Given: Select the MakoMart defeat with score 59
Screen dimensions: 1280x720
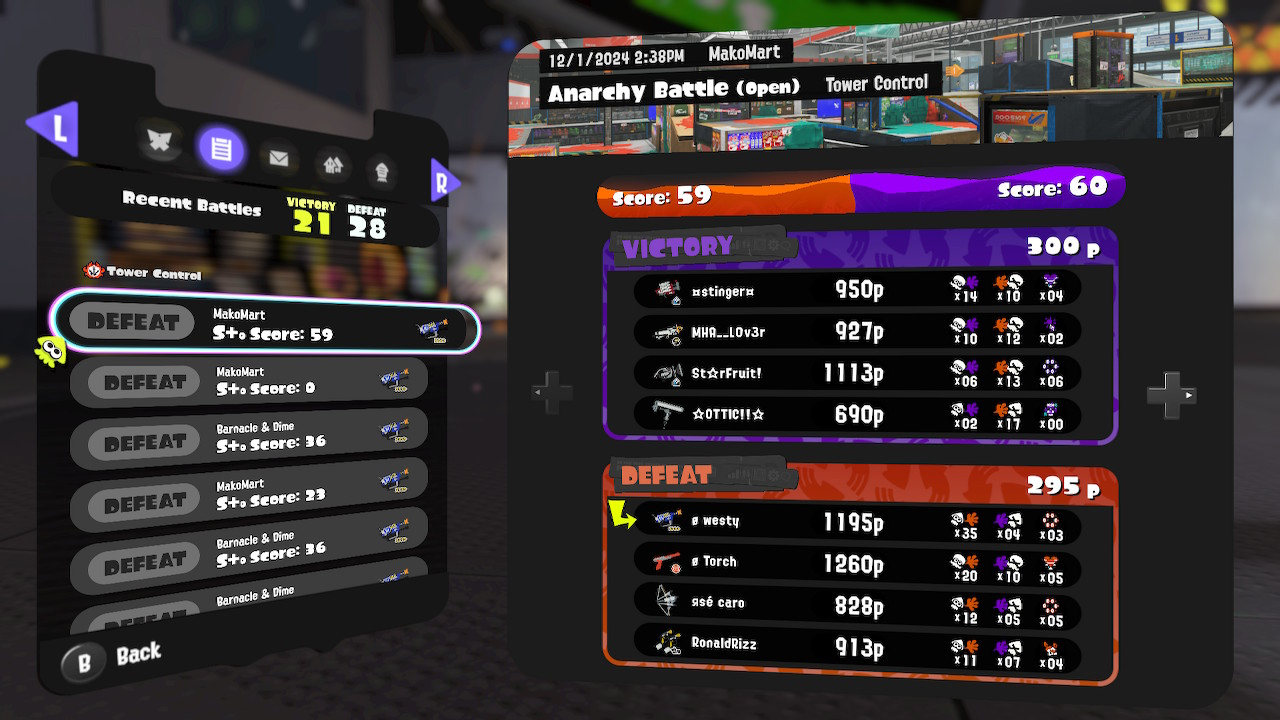Looking at the screenshot, I should tap(266, 324).
